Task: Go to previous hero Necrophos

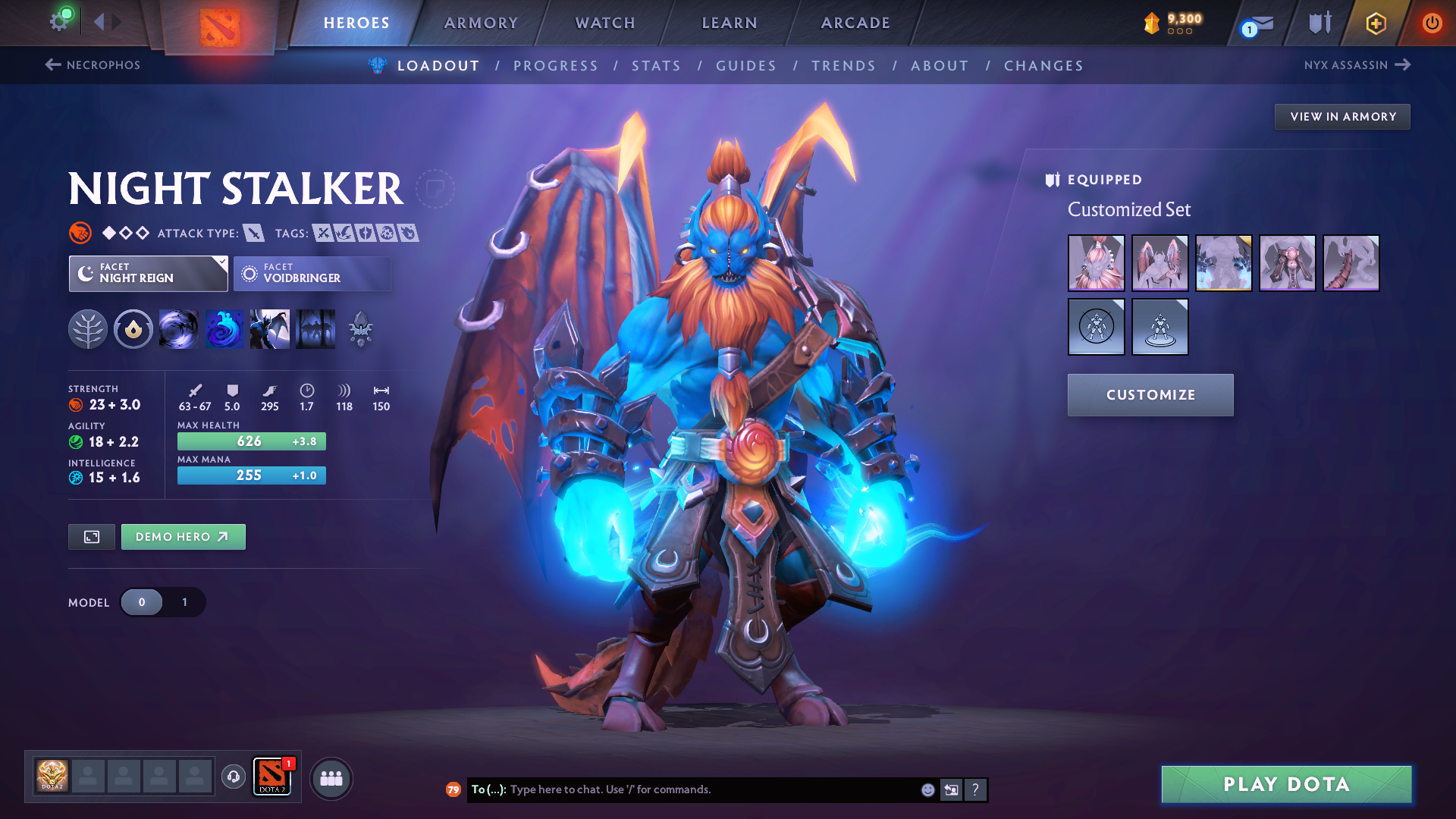Action: click(x=93, y=65)
